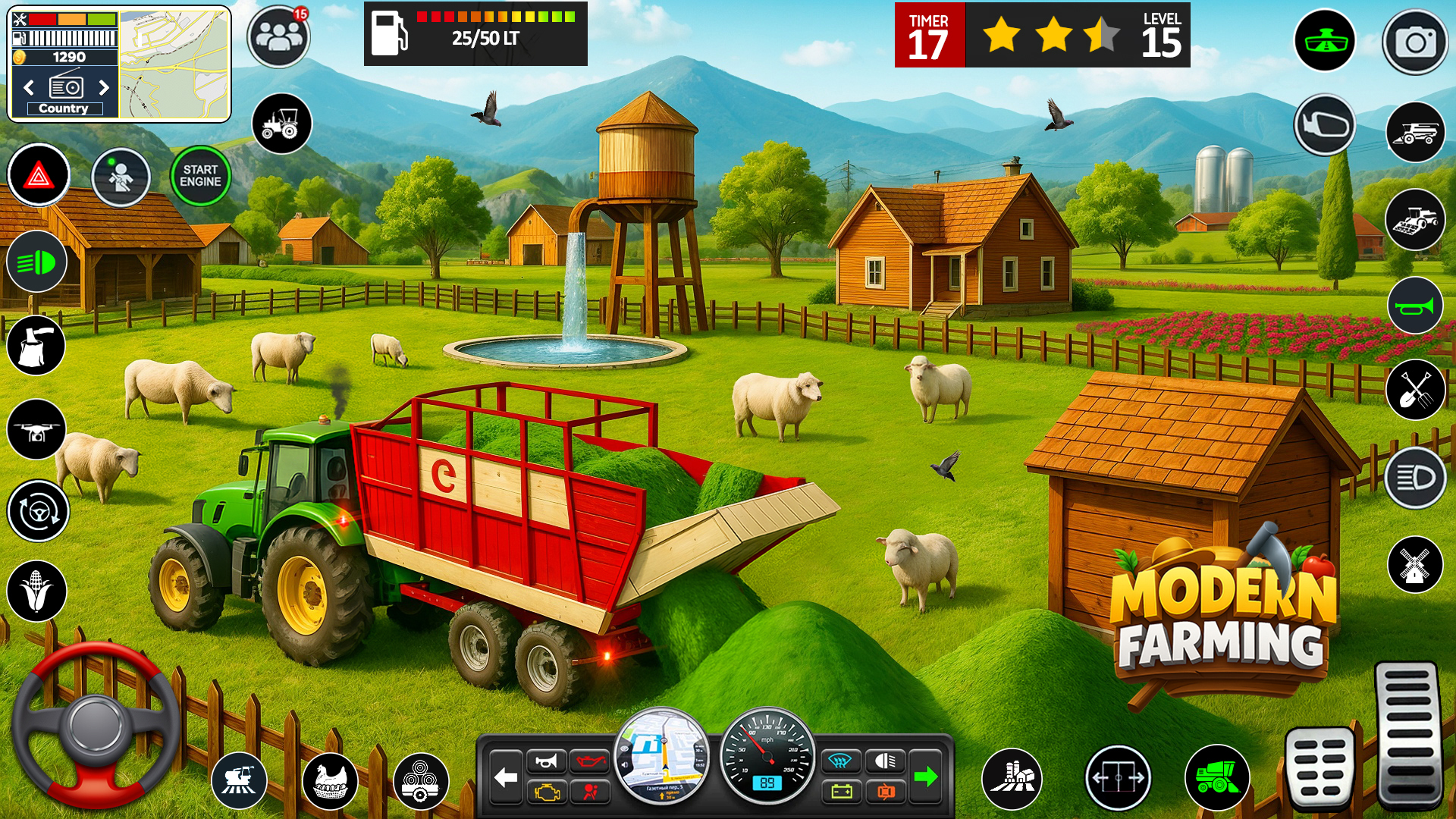1456x819 pixels.
Task: Select the windmill icon
Action: (1415, 565)
